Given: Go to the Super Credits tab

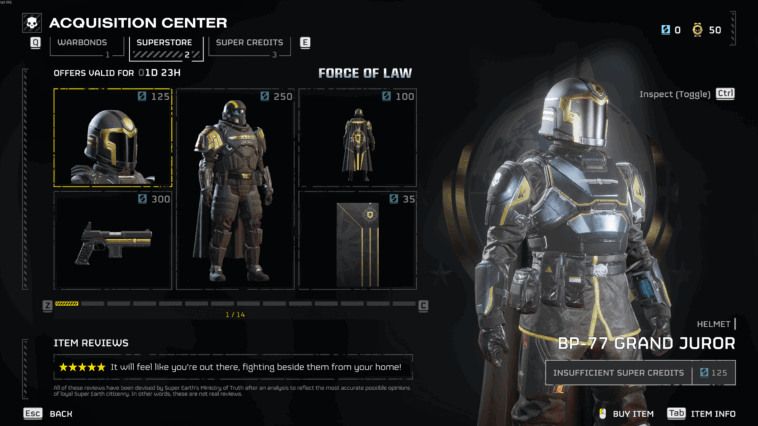Looking at the screenshot, I should pyautogui.click(x=249, y=43).
